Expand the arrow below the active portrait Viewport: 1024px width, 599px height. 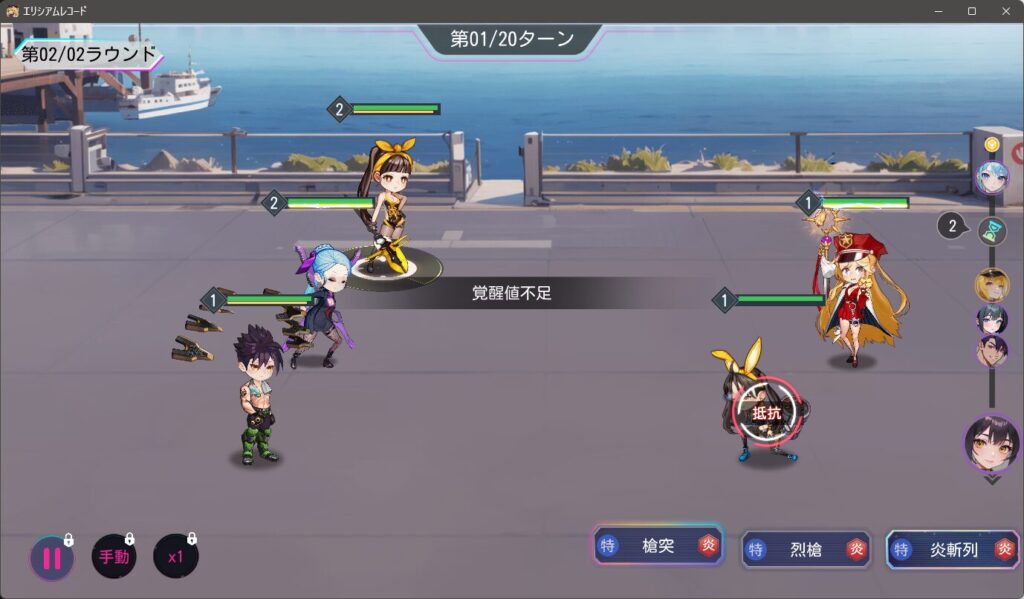pos(992,479)
